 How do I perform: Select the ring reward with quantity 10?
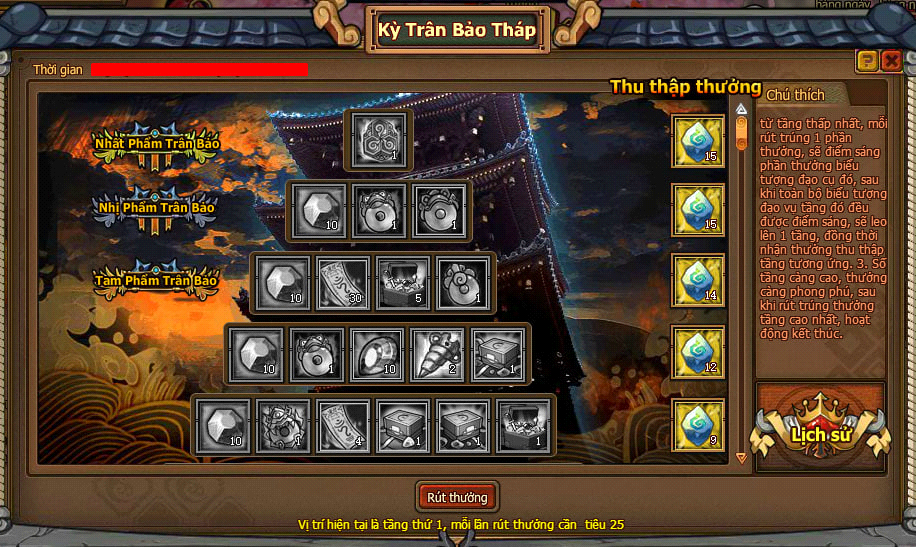(x=378, y=354)
